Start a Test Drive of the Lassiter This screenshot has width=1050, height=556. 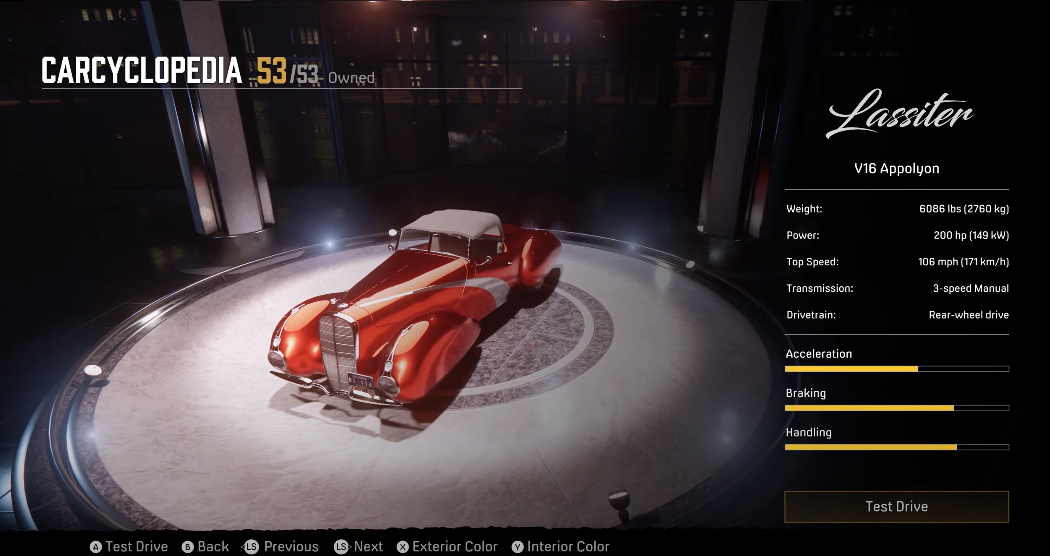pyautogui.click(x=896, y=507)
